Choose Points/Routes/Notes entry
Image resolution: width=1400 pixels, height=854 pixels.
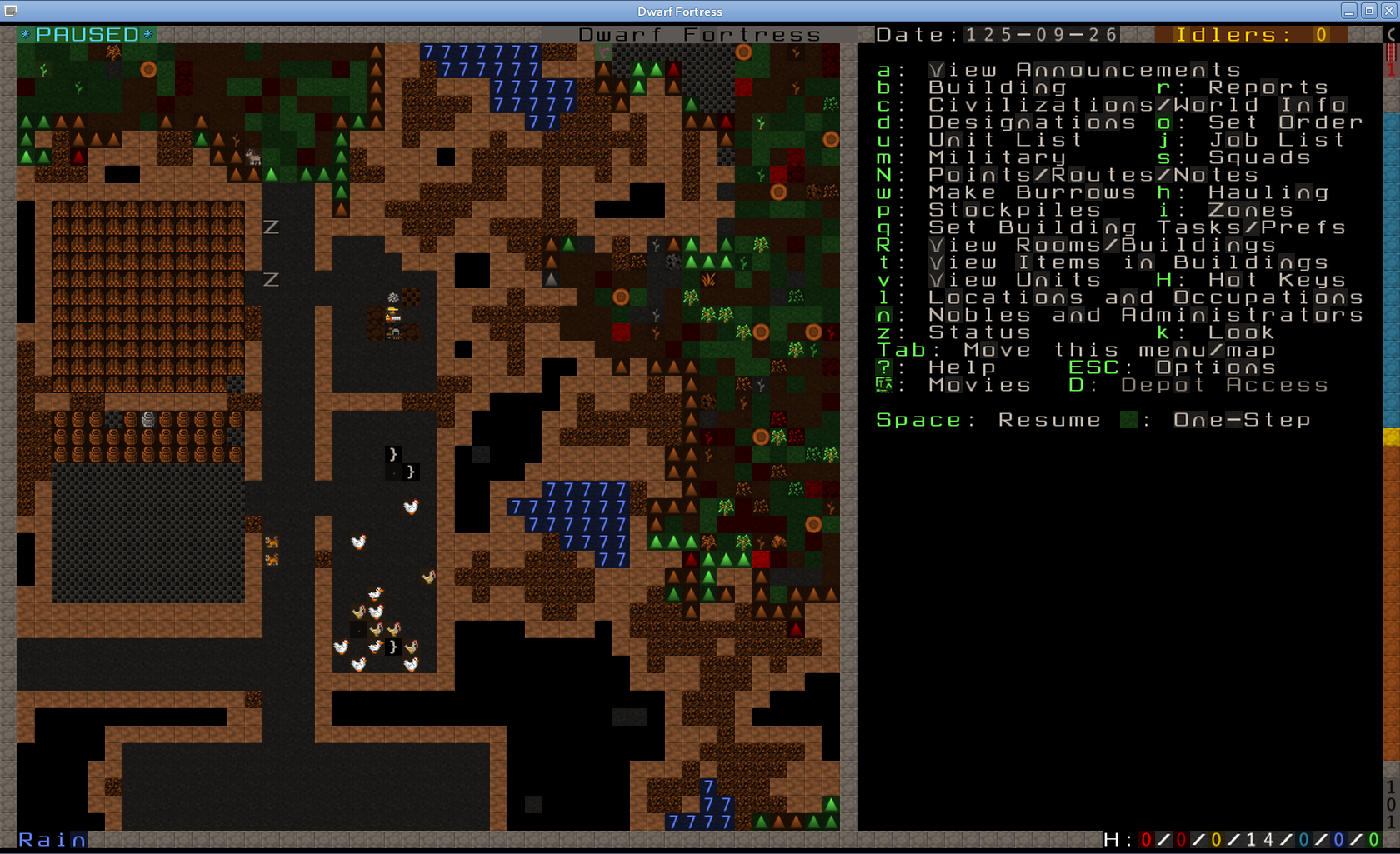click(1092, 175)
